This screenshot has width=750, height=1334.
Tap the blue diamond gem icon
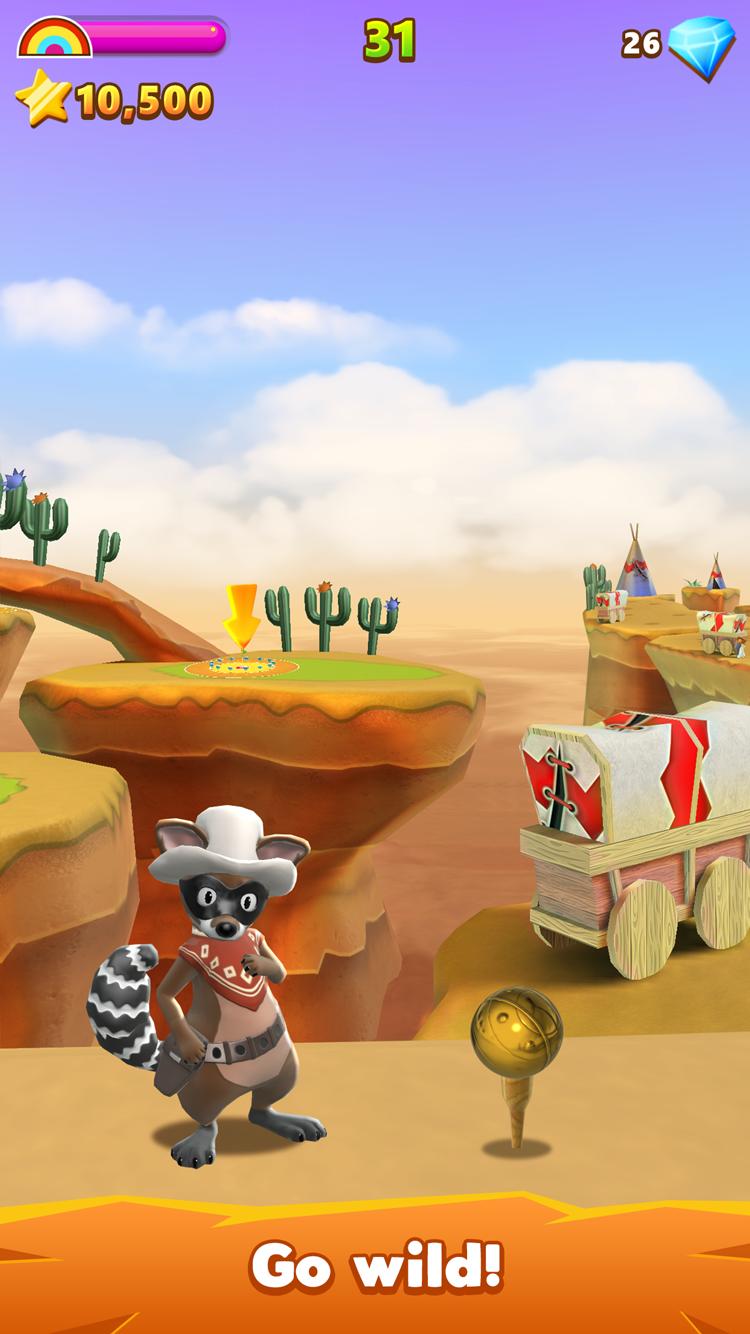[x=701, y=46]
